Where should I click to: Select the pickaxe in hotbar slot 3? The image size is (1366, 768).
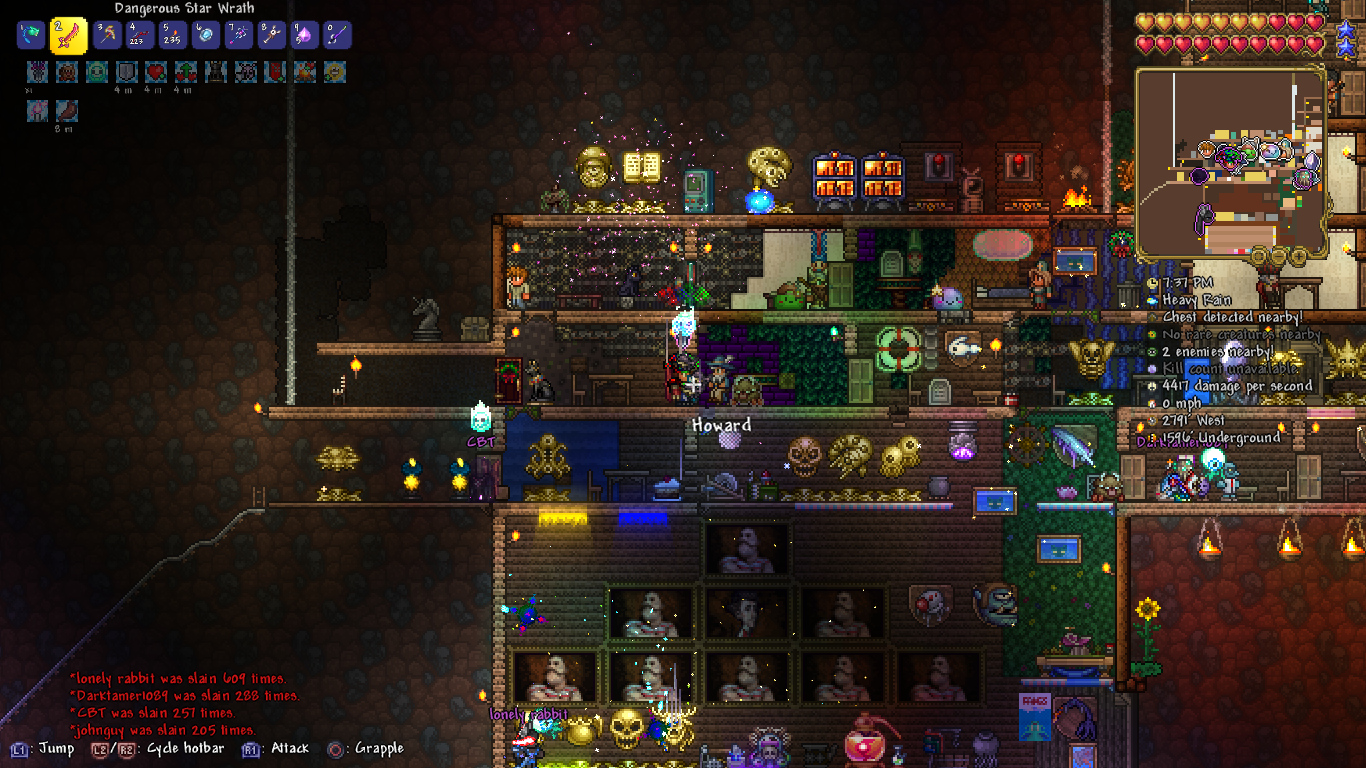108,36
